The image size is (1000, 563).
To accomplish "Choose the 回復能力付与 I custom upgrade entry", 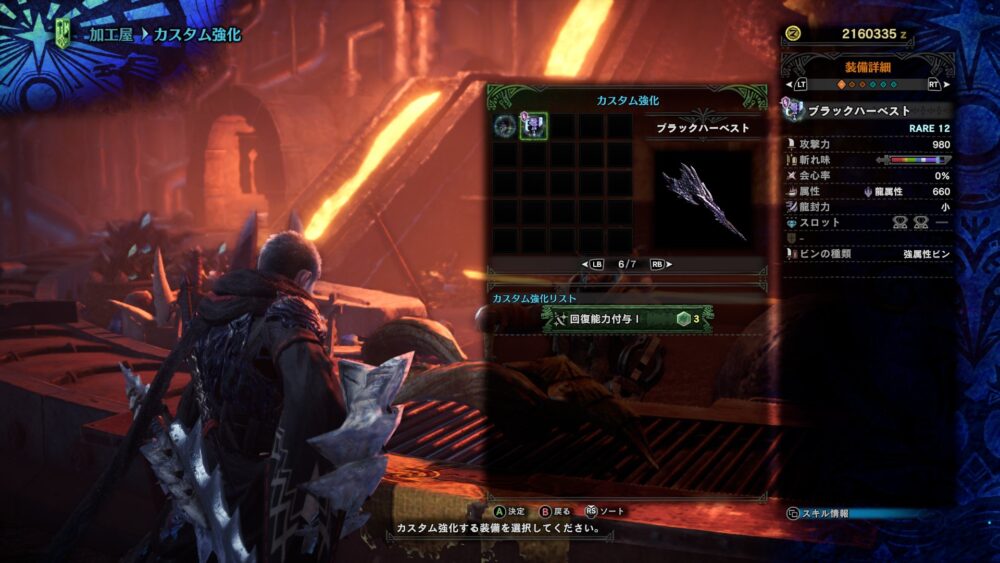I will pos(627,318).
